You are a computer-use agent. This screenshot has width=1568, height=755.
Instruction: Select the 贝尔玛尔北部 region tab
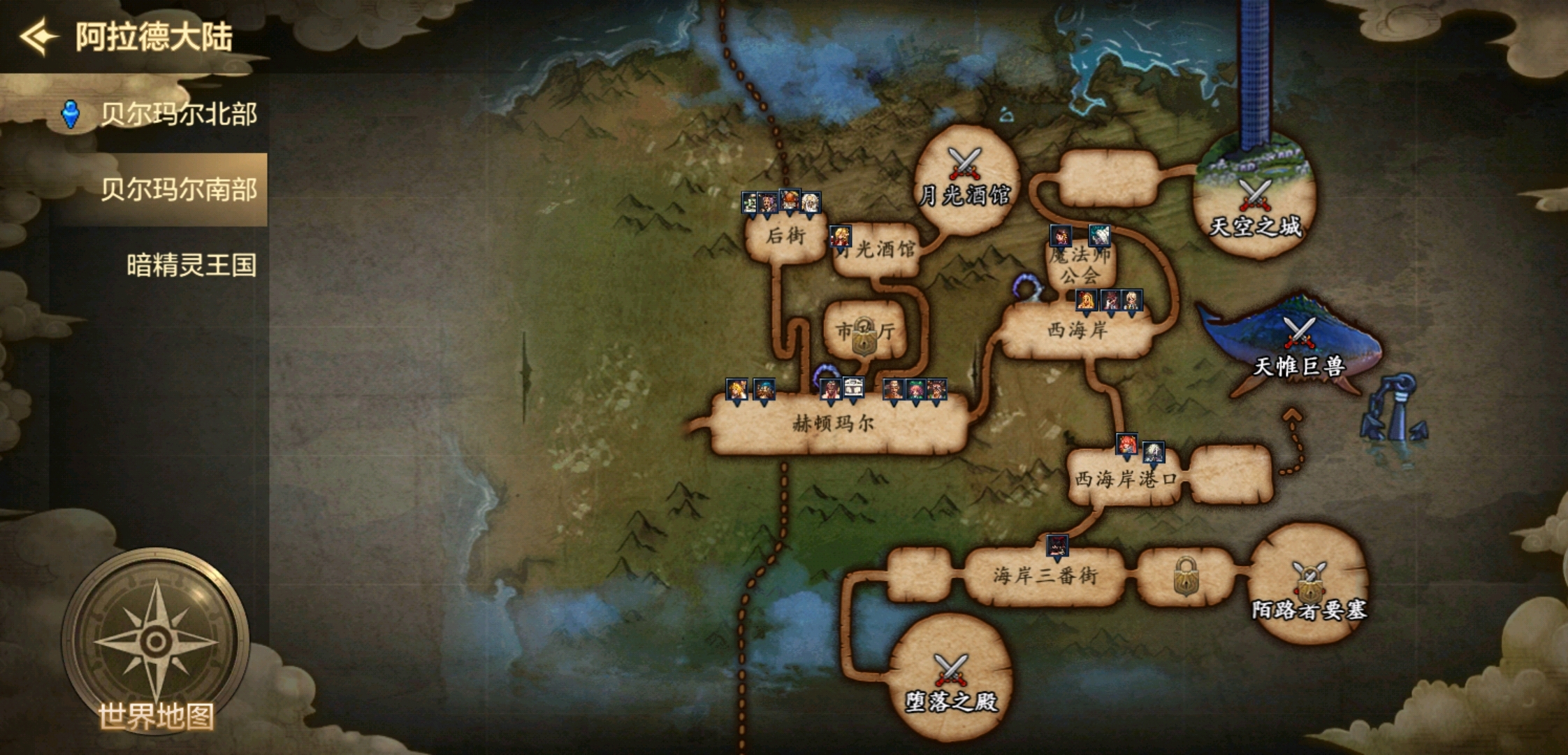[x=178, y=114]
